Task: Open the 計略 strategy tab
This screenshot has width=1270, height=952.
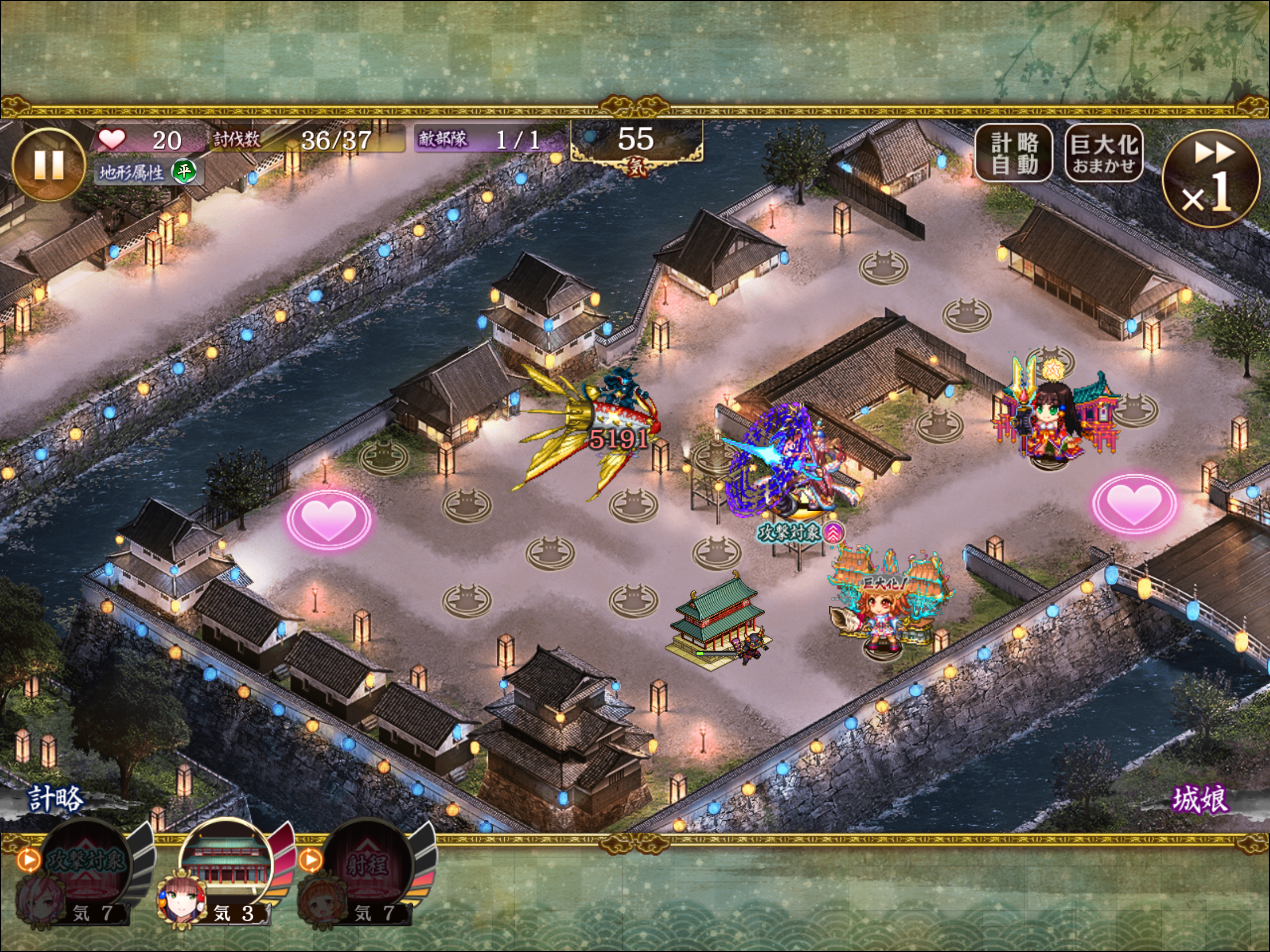Action: tap(56, 800)
